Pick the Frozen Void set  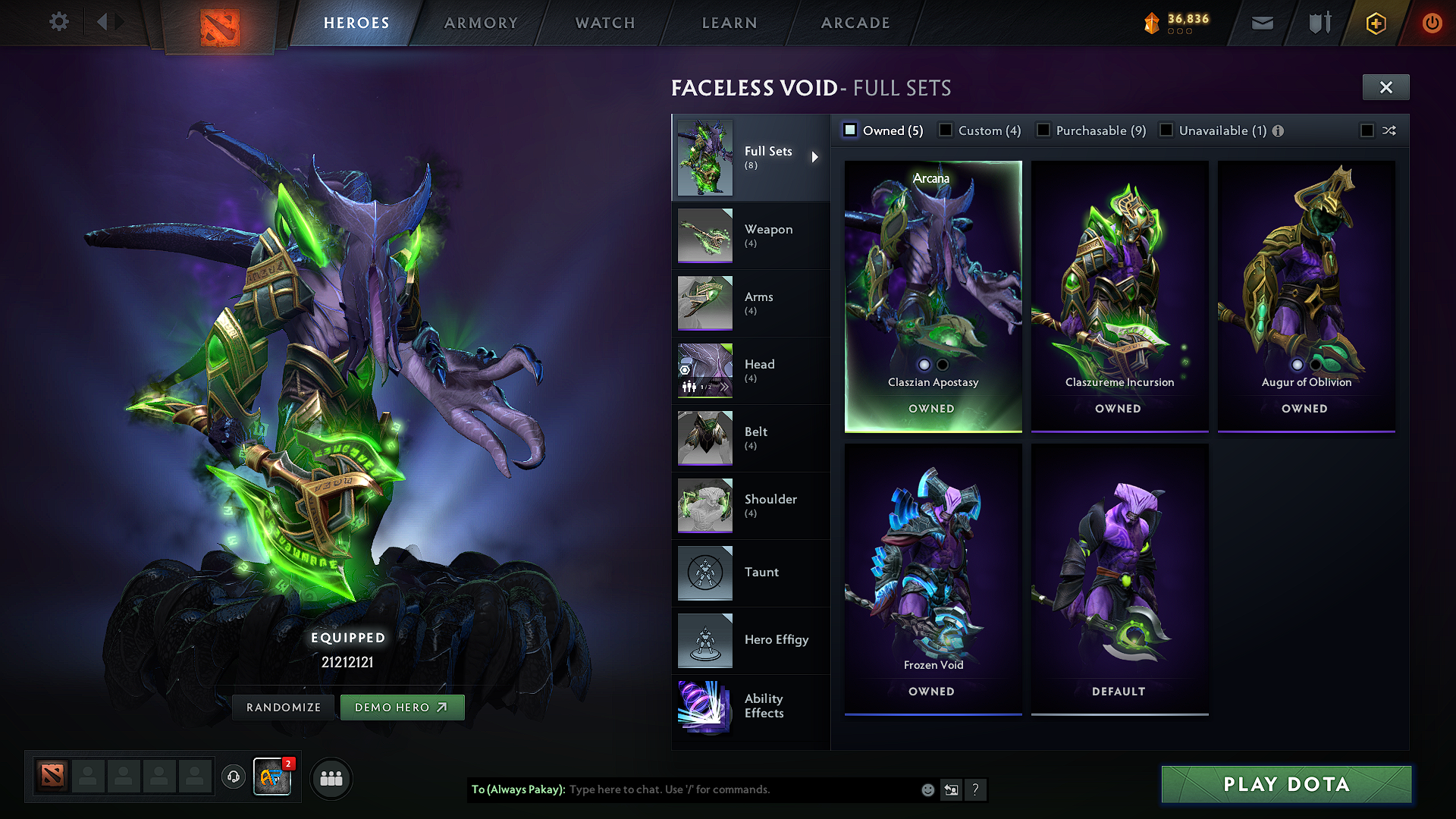click(933, 579)
